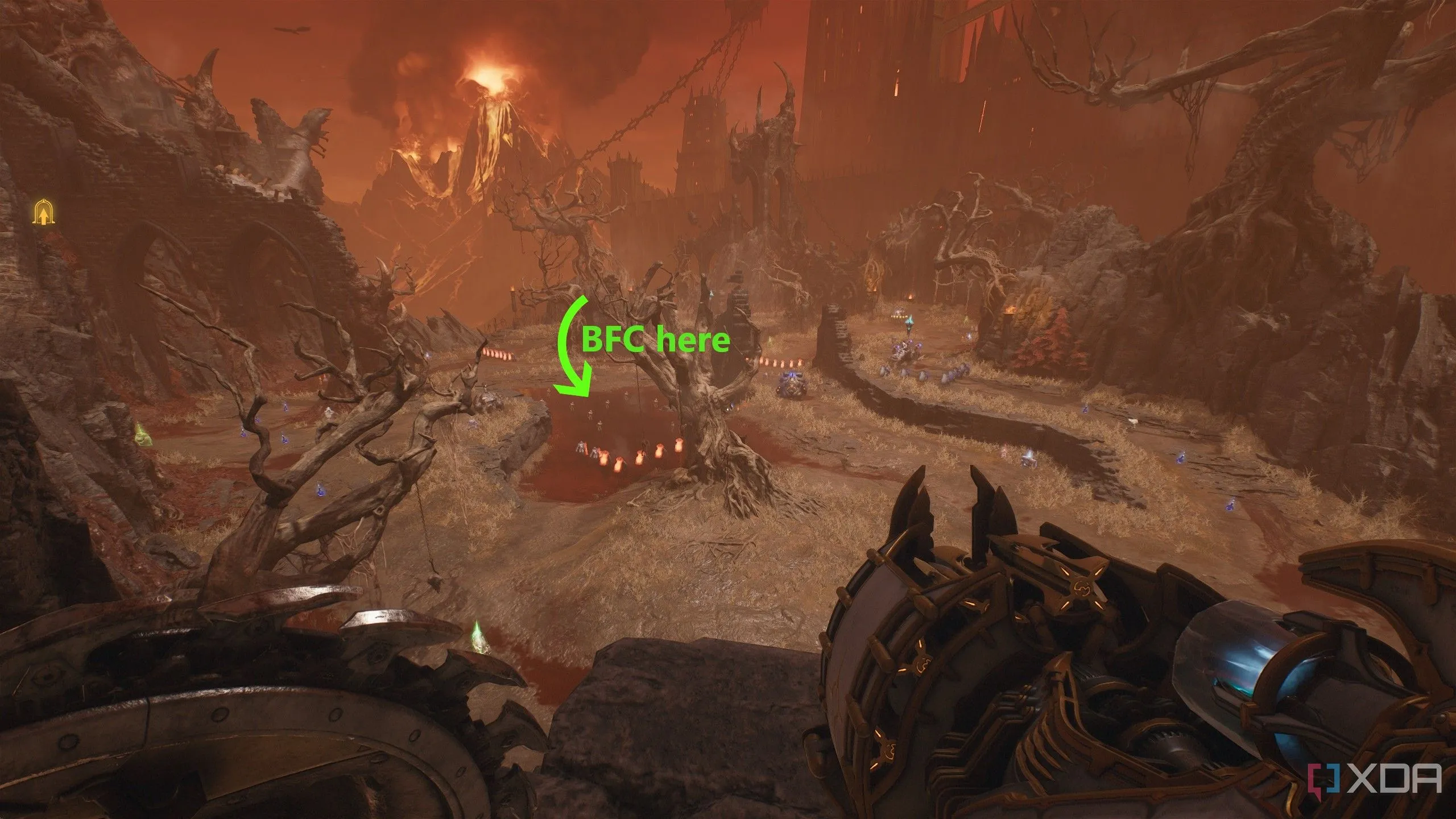Click the yellow objective waypoint marker

point(42,213)
